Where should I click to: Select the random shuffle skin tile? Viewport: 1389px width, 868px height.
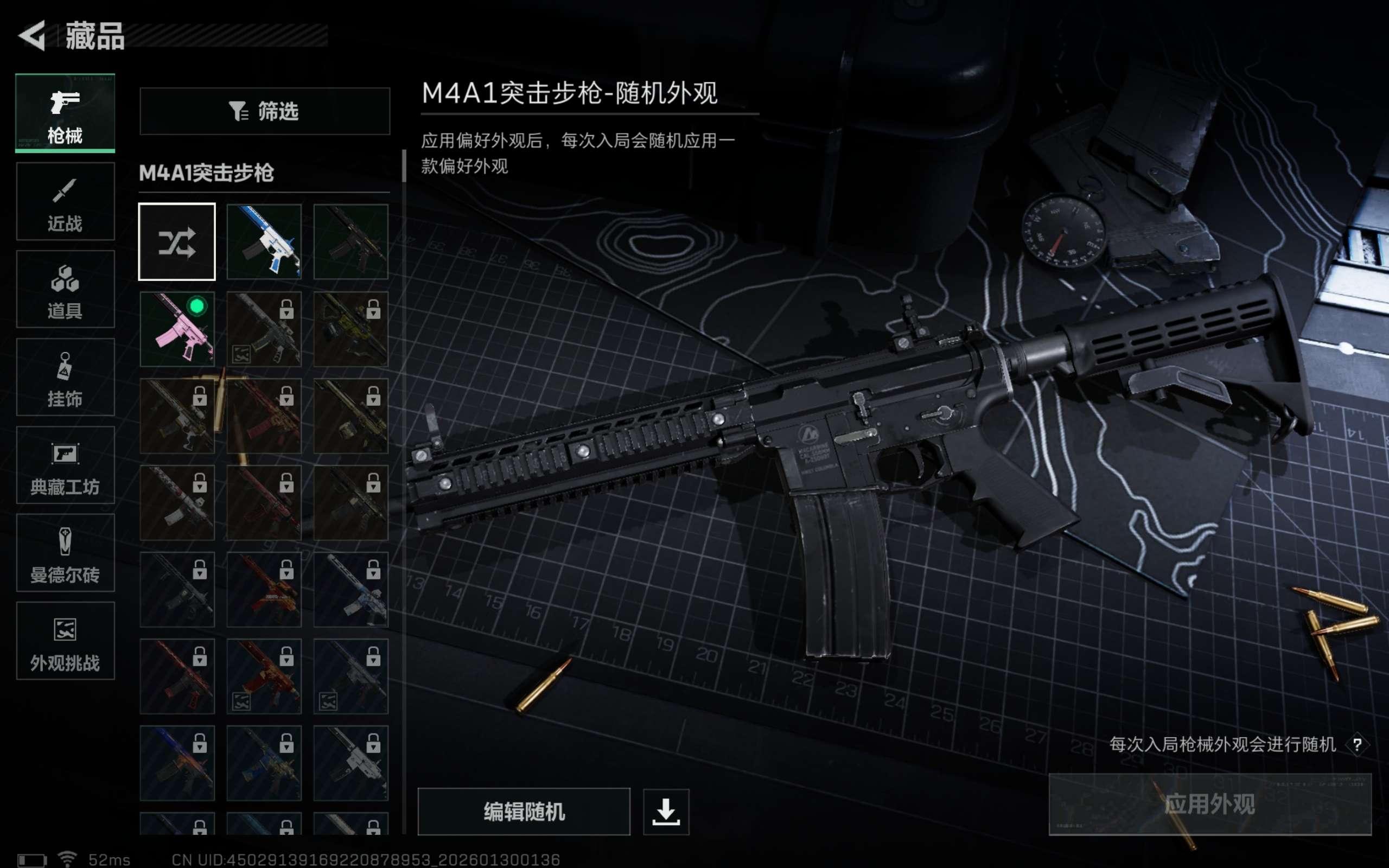(177, 242)
